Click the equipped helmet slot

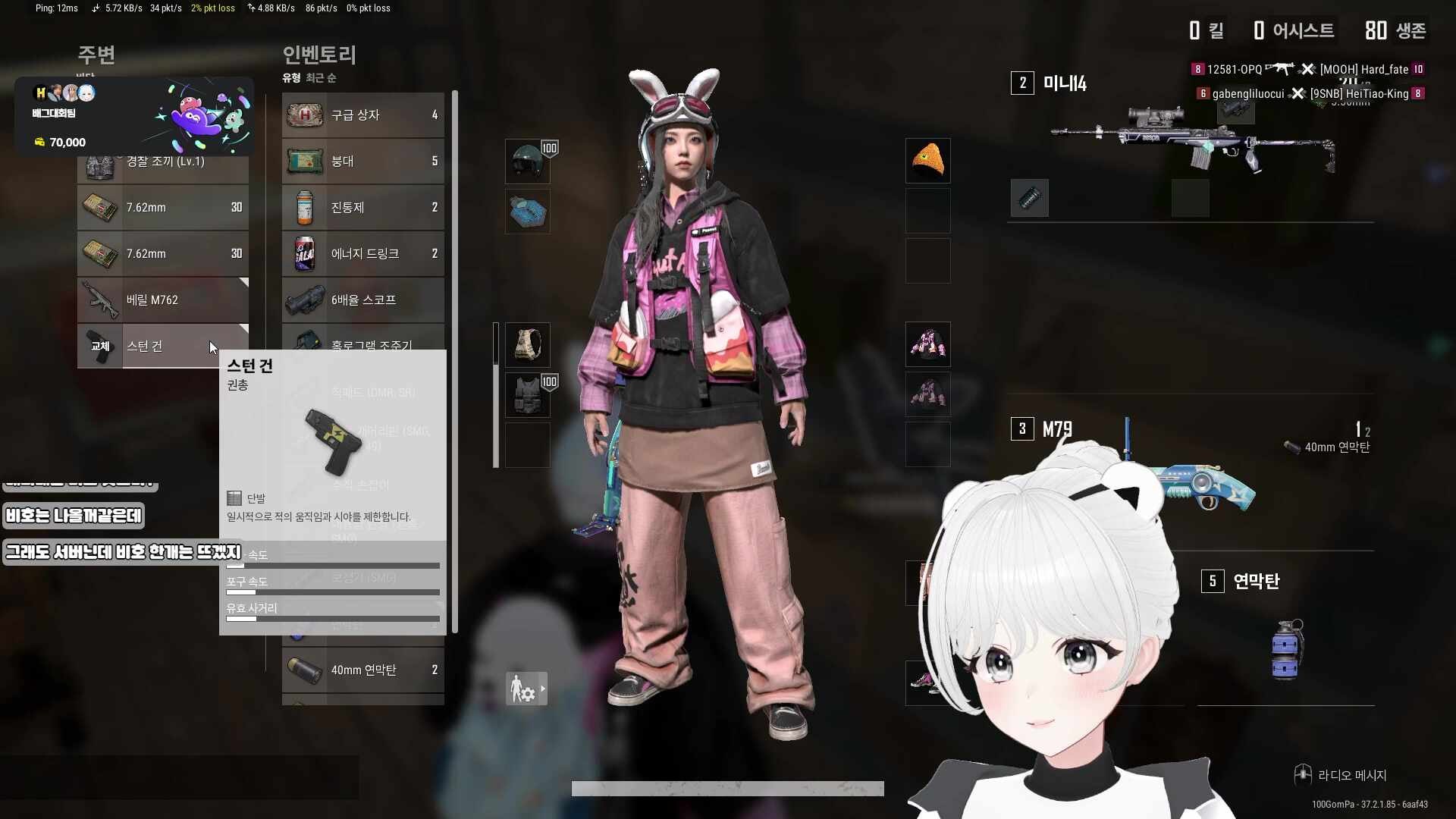[528, 161]
